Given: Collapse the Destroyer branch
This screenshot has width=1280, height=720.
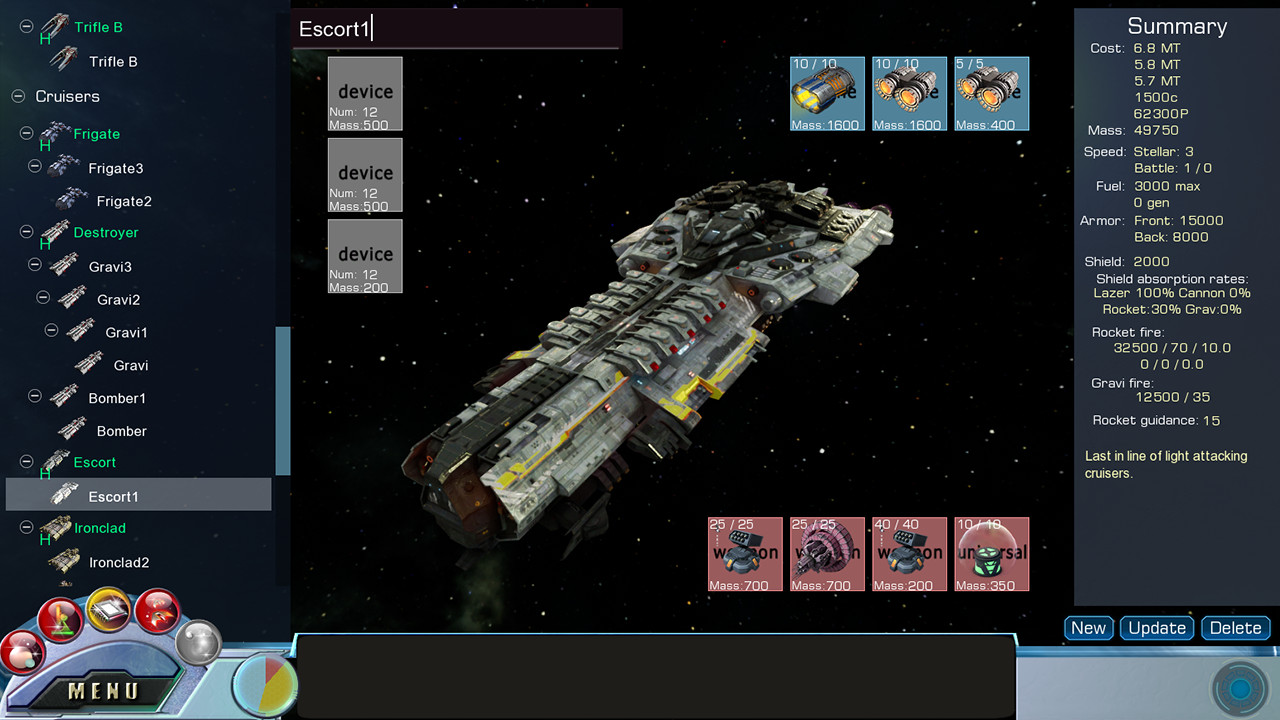Looking at the screenshot, I should pyautogui.click(x=26, y=232).
